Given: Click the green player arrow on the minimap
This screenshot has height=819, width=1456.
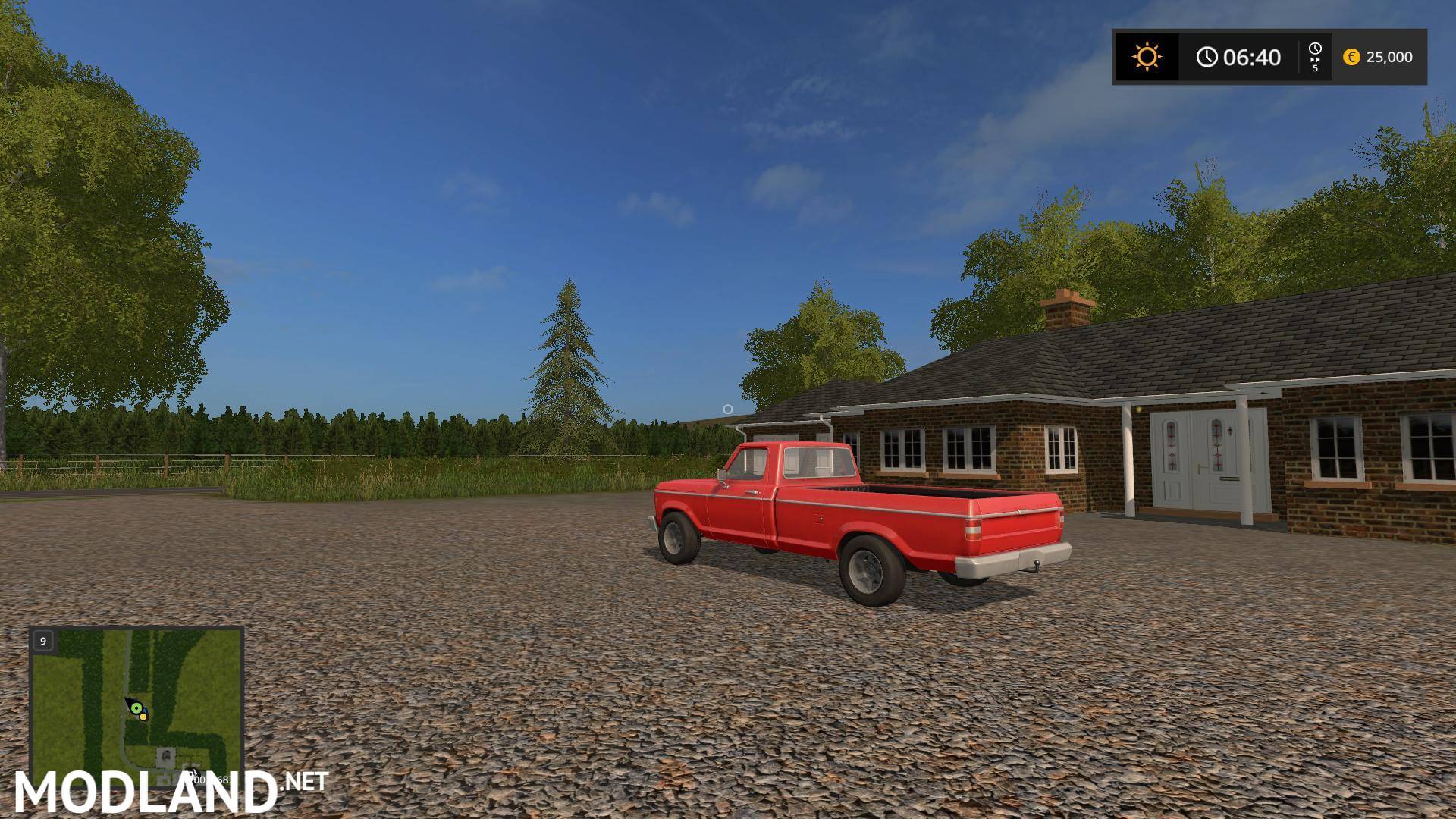Looking at the screenshot, I should pyautogui.click(x=136, y=708).
